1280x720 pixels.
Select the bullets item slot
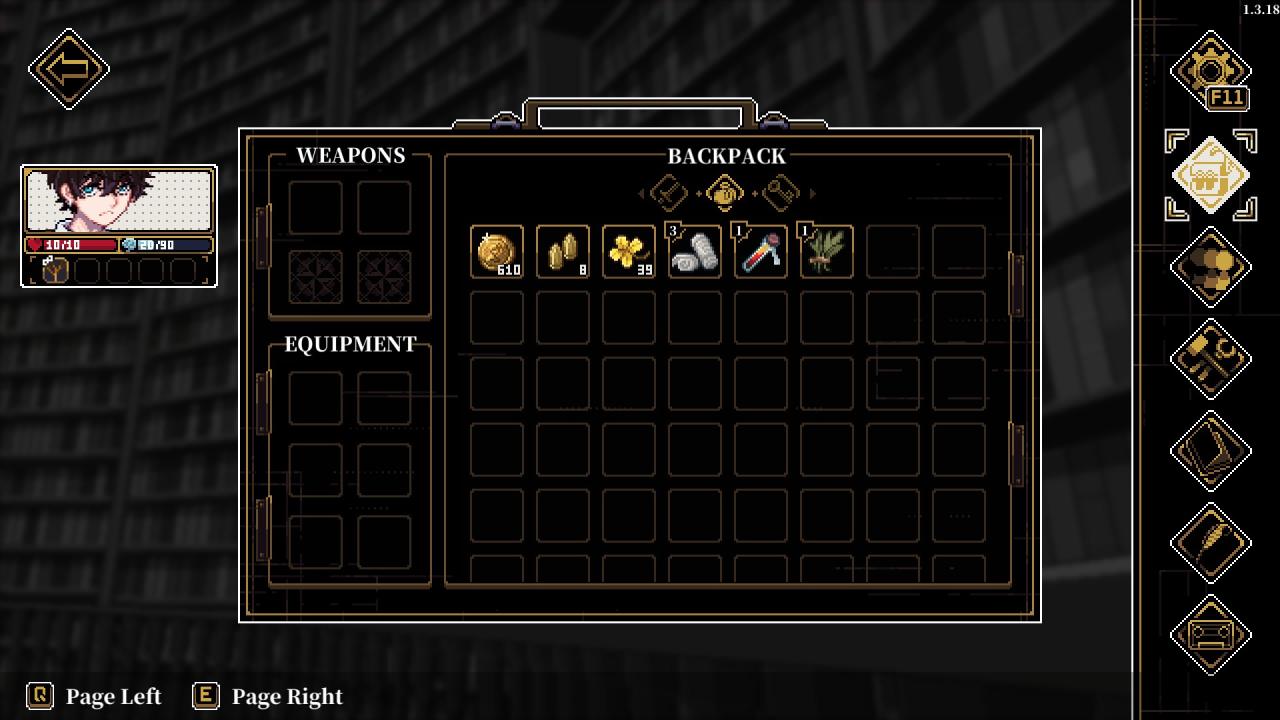point(563,251)
